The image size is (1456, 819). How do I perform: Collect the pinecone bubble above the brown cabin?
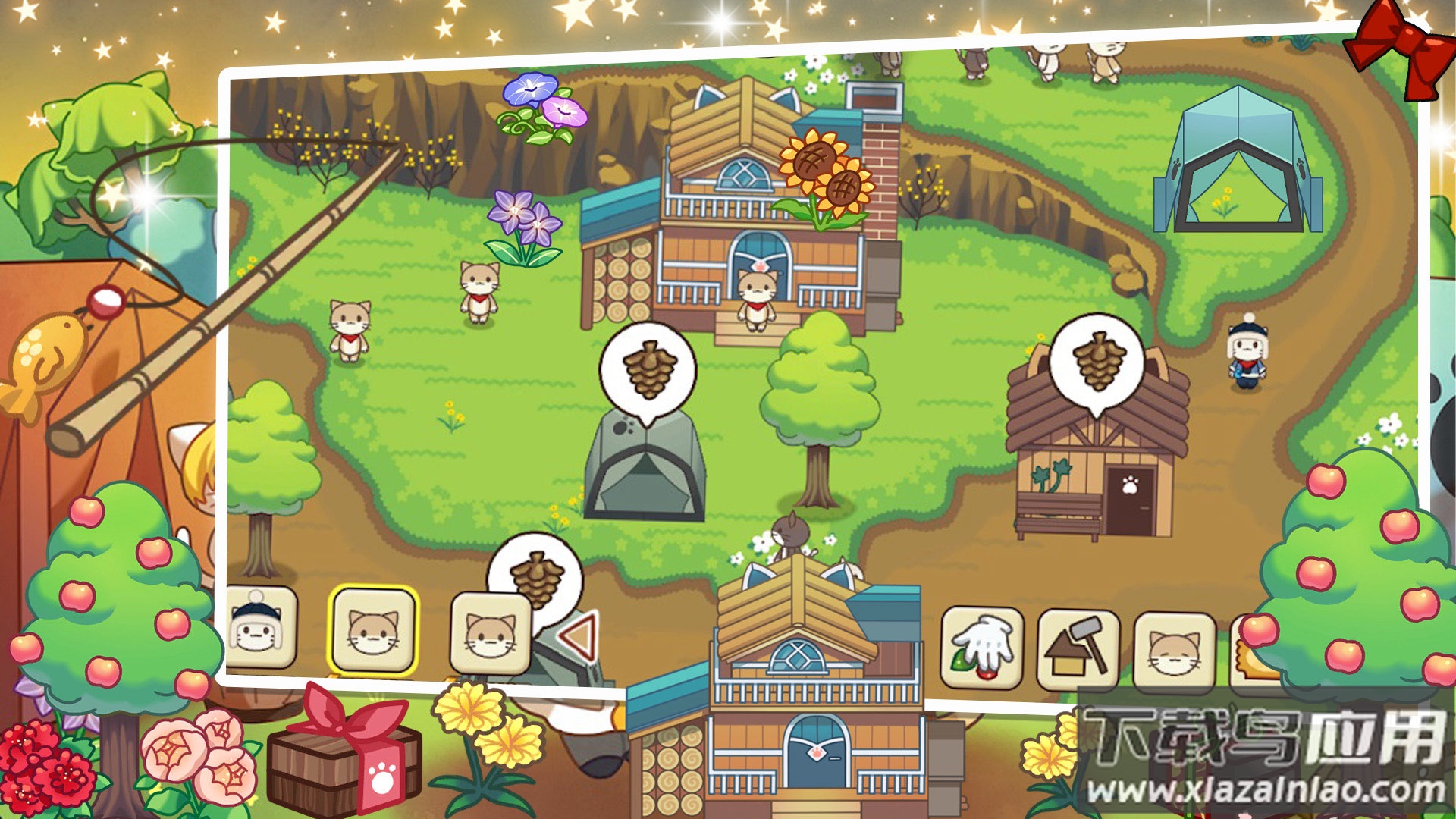(x=1097, y=361)
